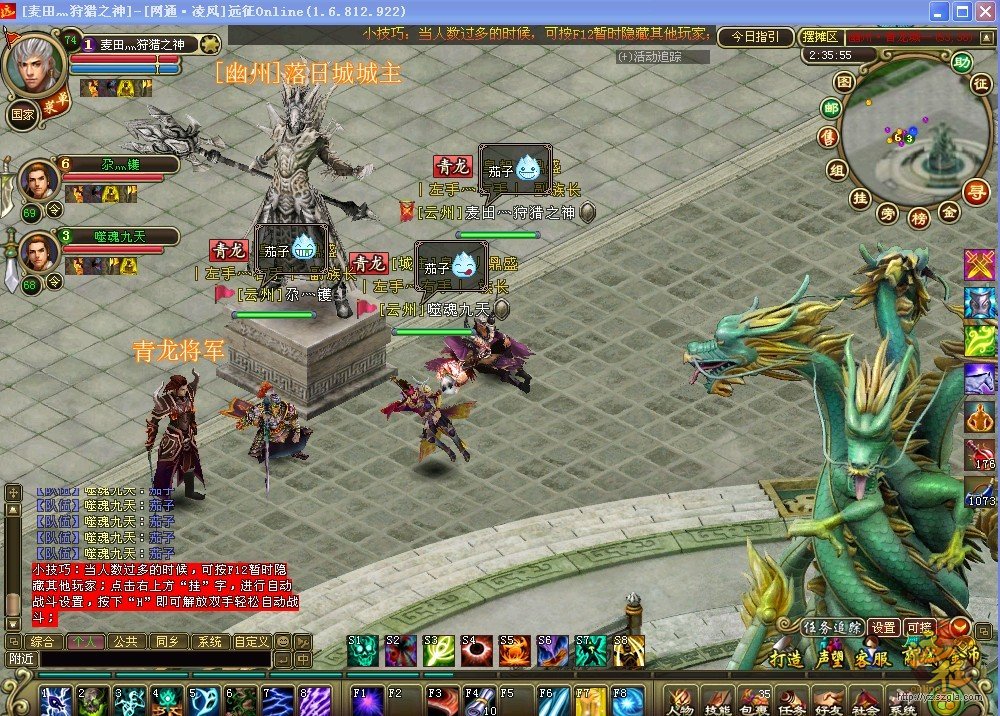Screen dimensions: 1000x716
Task: Open the 榜 rankings button
Action: click(918, 217)
